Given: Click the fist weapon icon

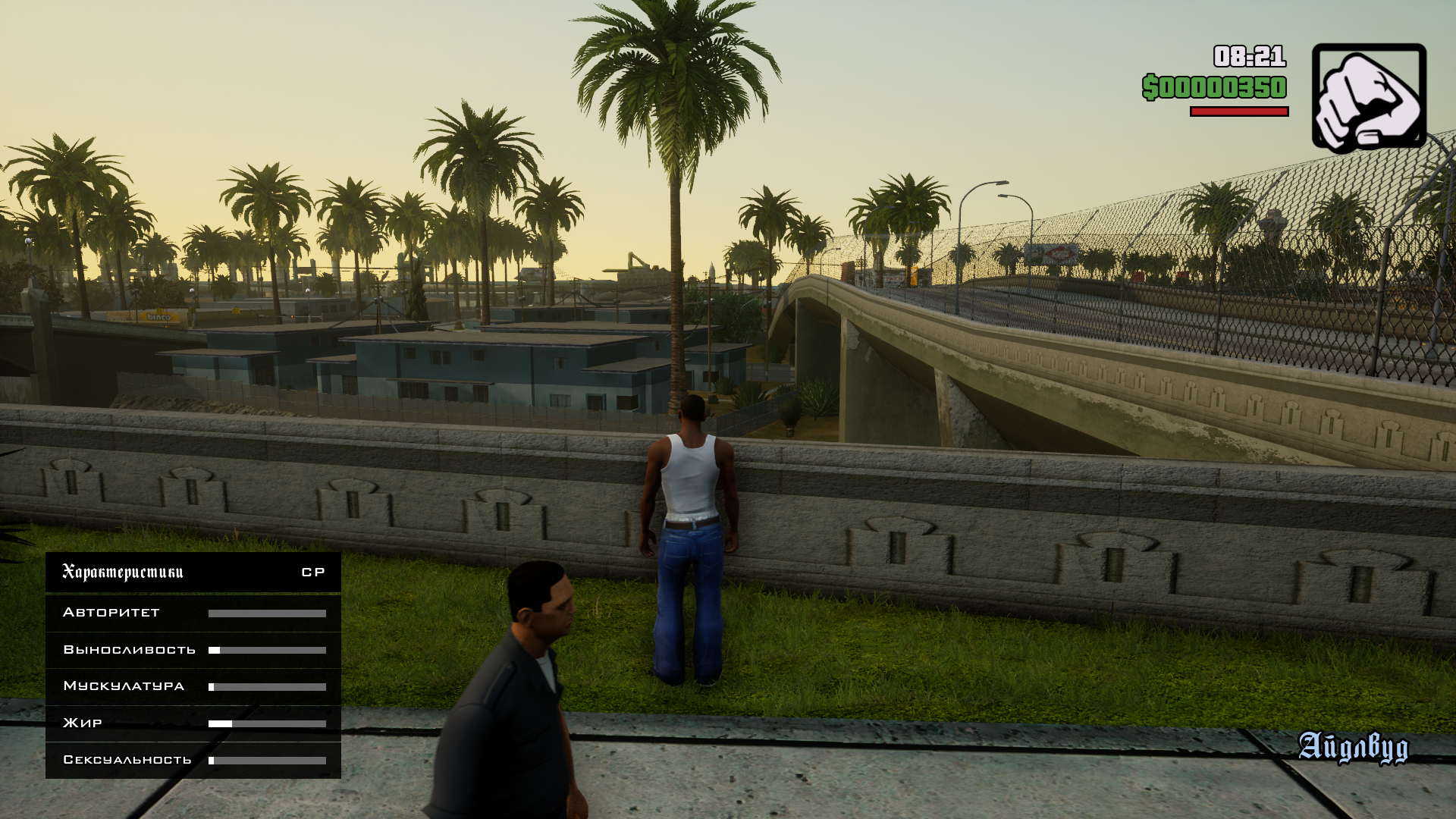Looking at the screenshot, I should pos(1368,96).
